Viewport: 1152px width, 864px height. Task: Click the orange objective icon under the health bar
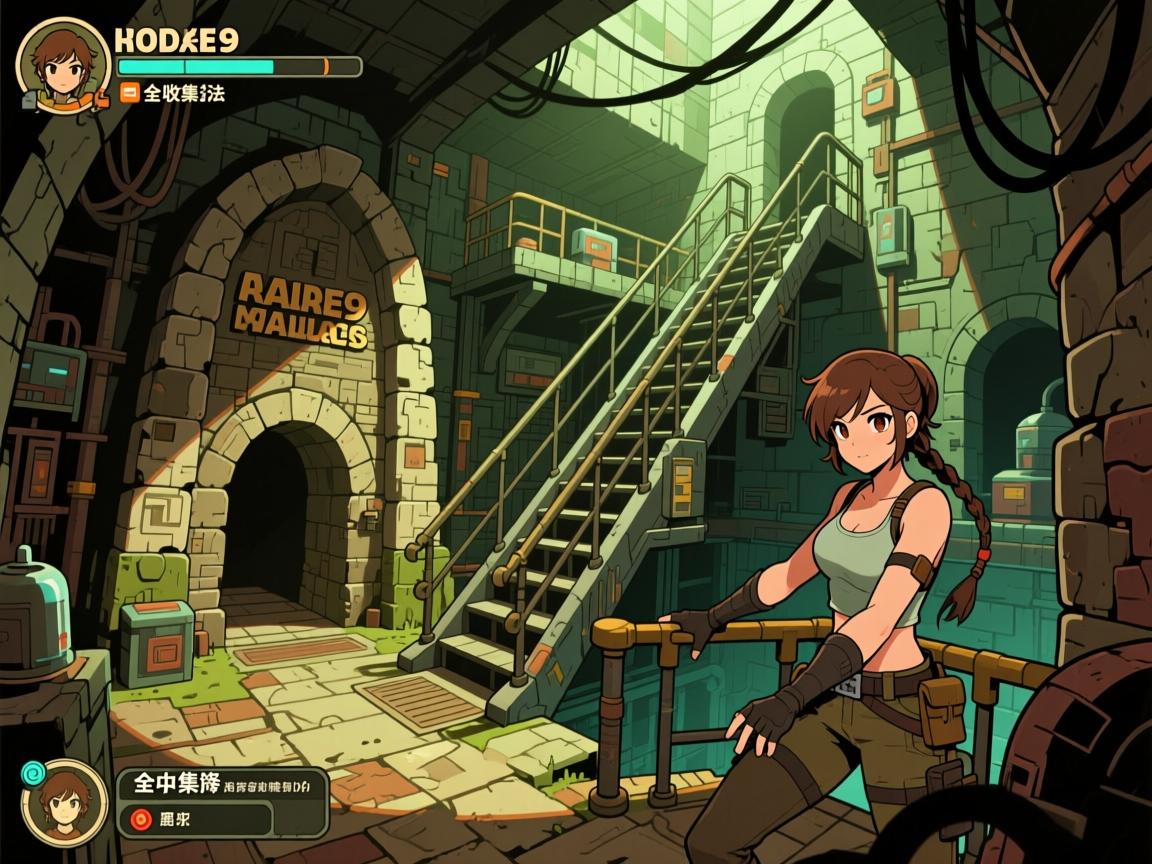click(129, 94)
